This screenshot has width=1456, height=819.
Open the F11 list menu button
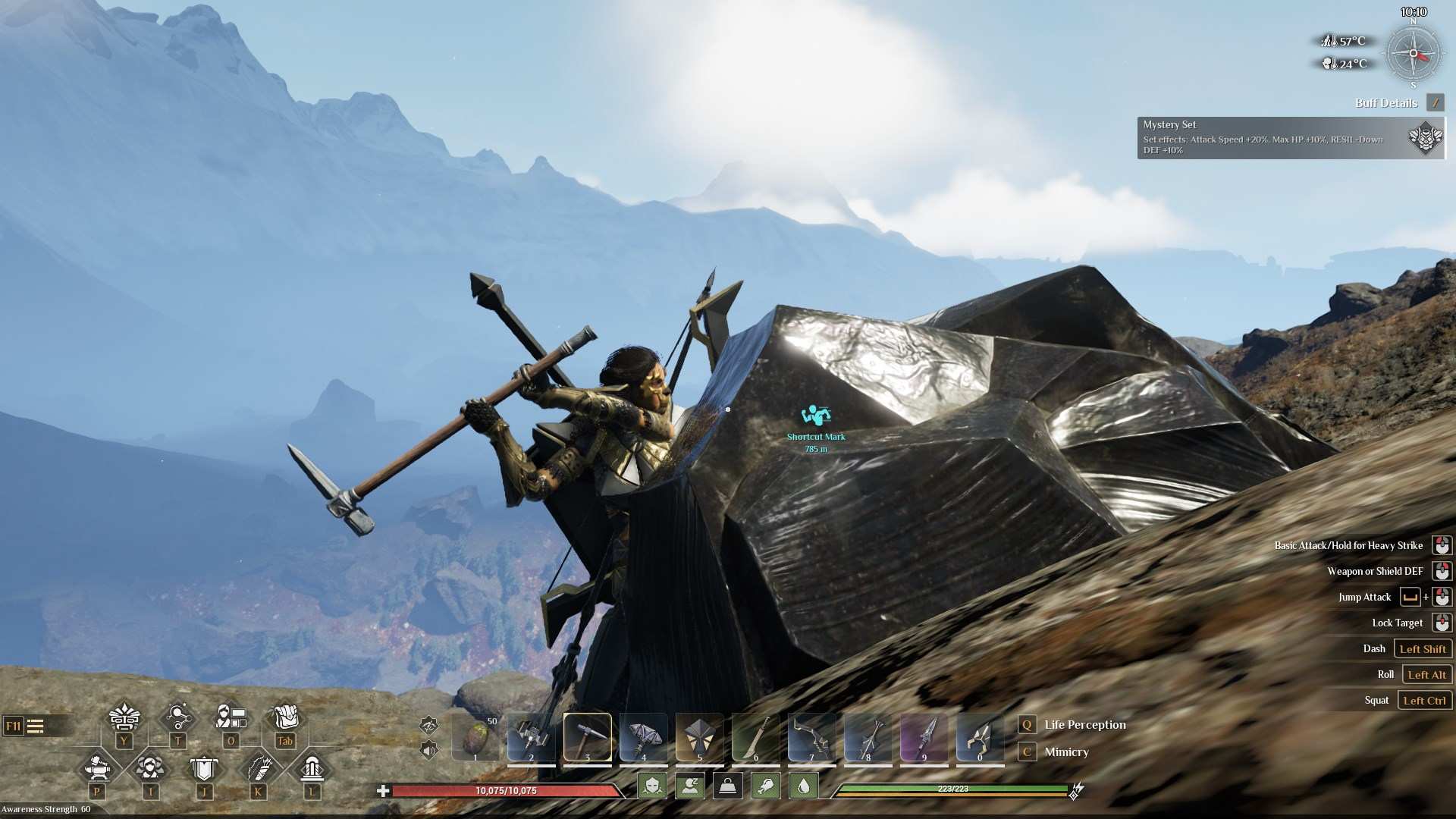click(25, 726)
